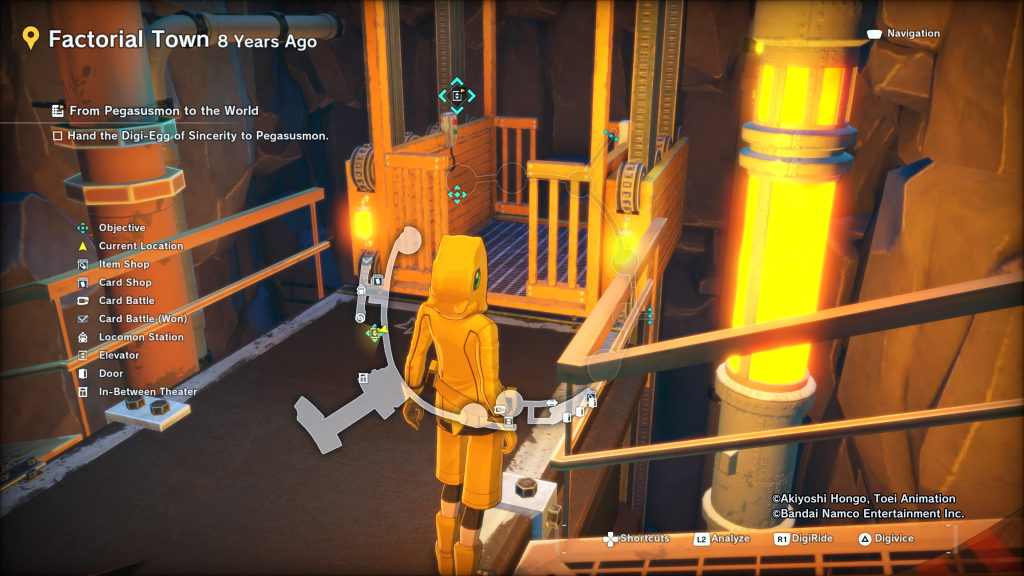Choose the Elevator legend entry
The height and width of the screenshot is (576, 1024).
pyautogui.click(x=118, y=355)
